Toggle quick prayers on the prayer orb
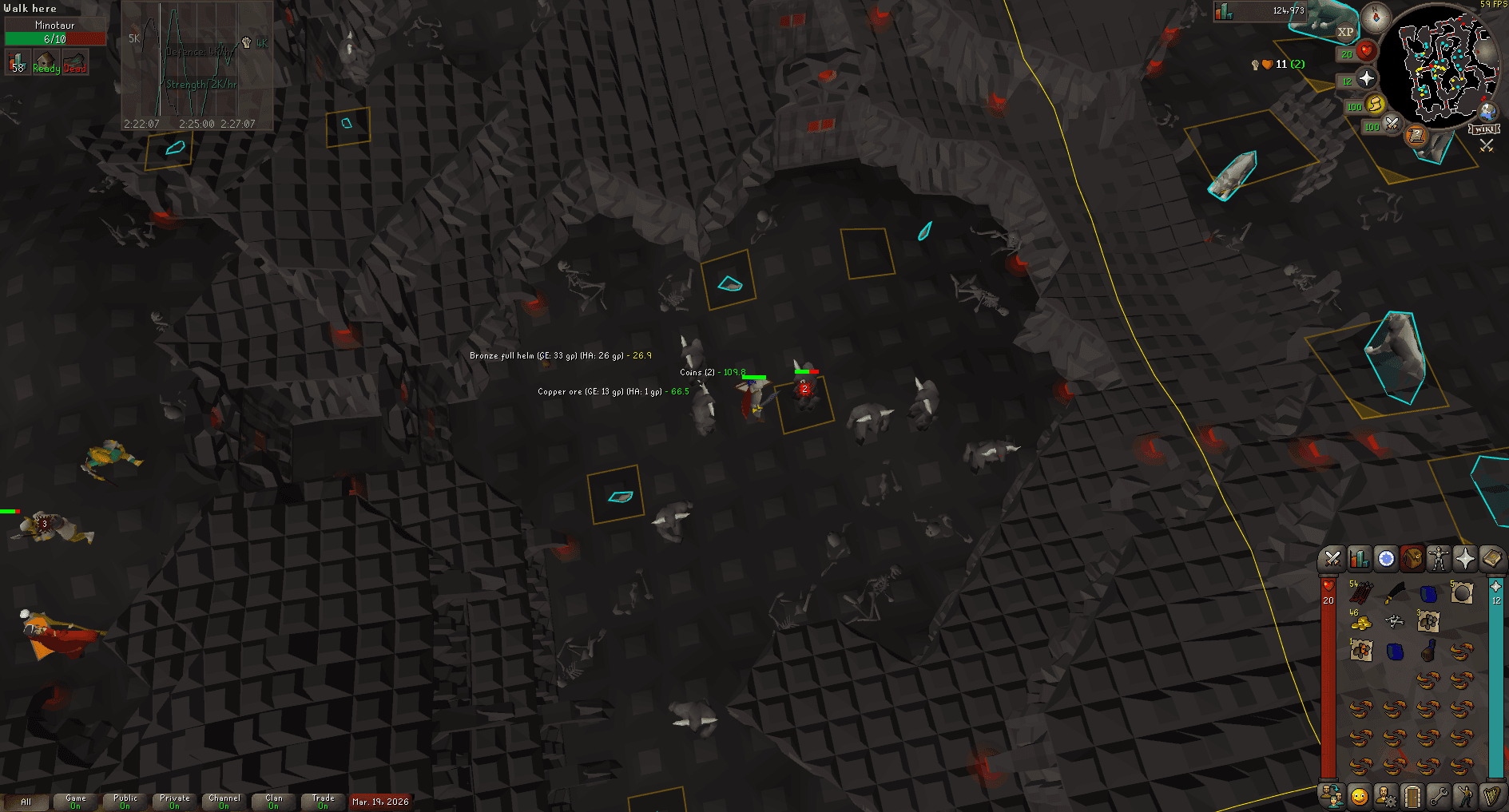The height and width of the screenshot is (812, 1509). (x=1368, y=79)
